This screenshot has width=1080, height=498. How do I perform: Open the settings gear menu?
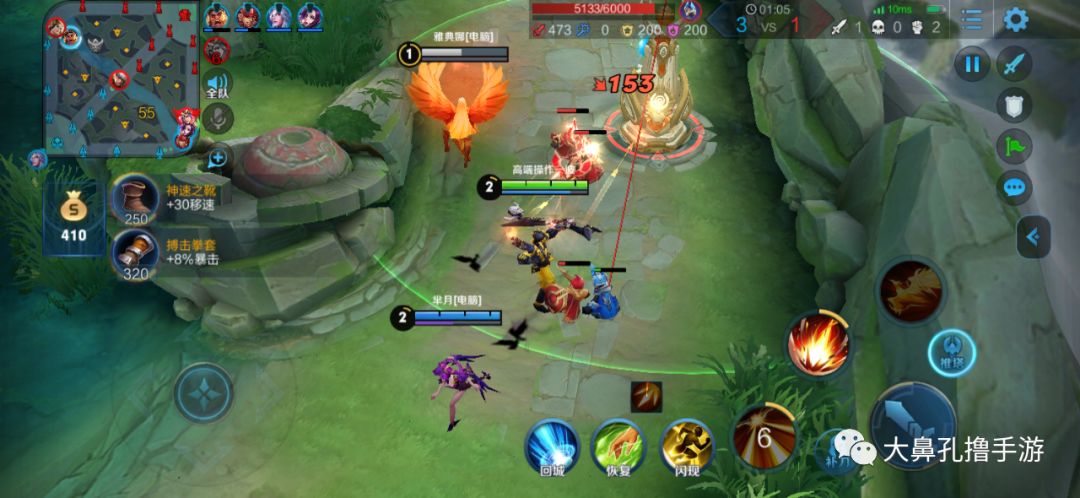pos(1016,19)
